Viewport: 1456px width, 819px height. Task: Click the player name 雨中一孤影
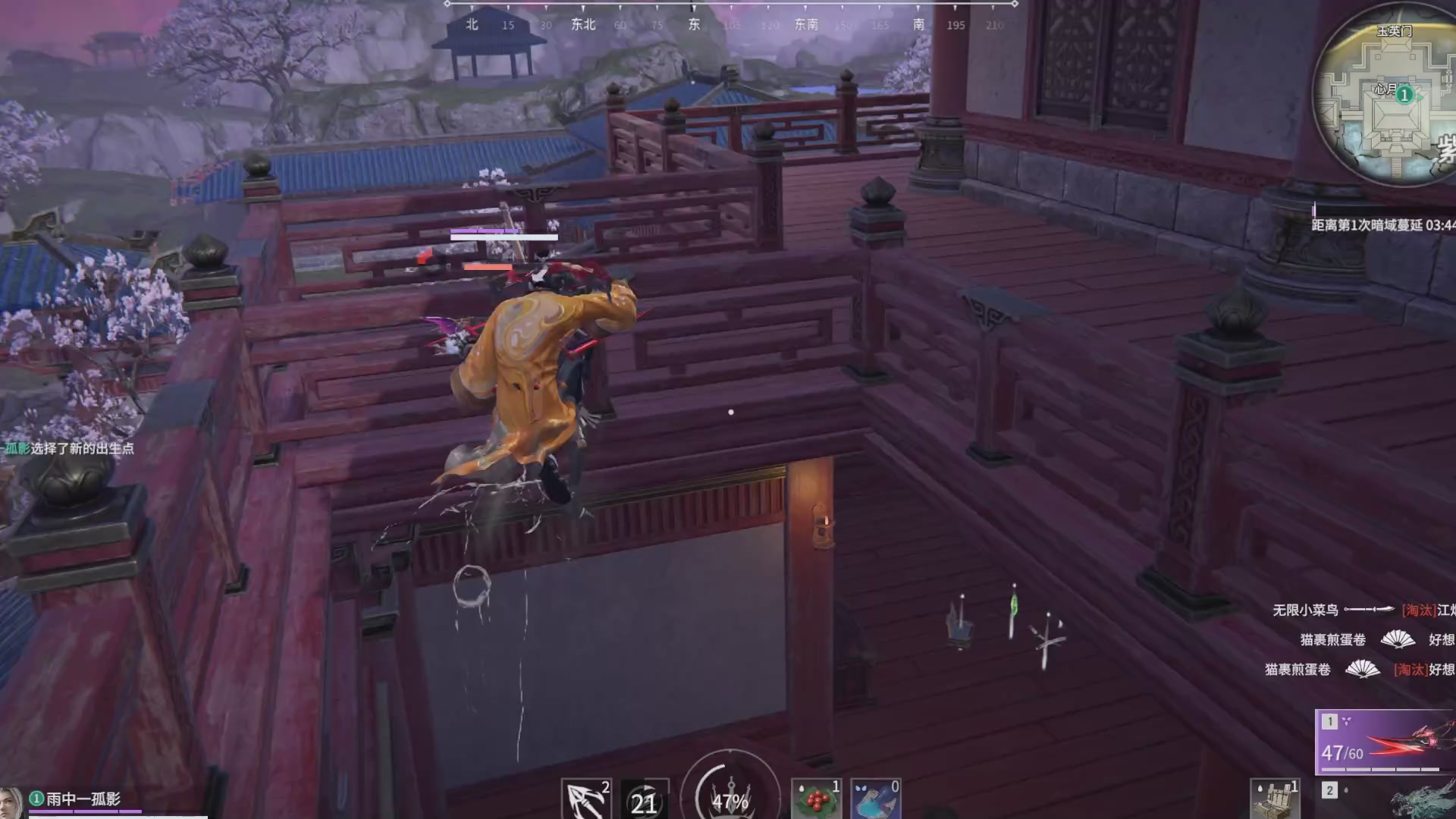tap(83, 798)
